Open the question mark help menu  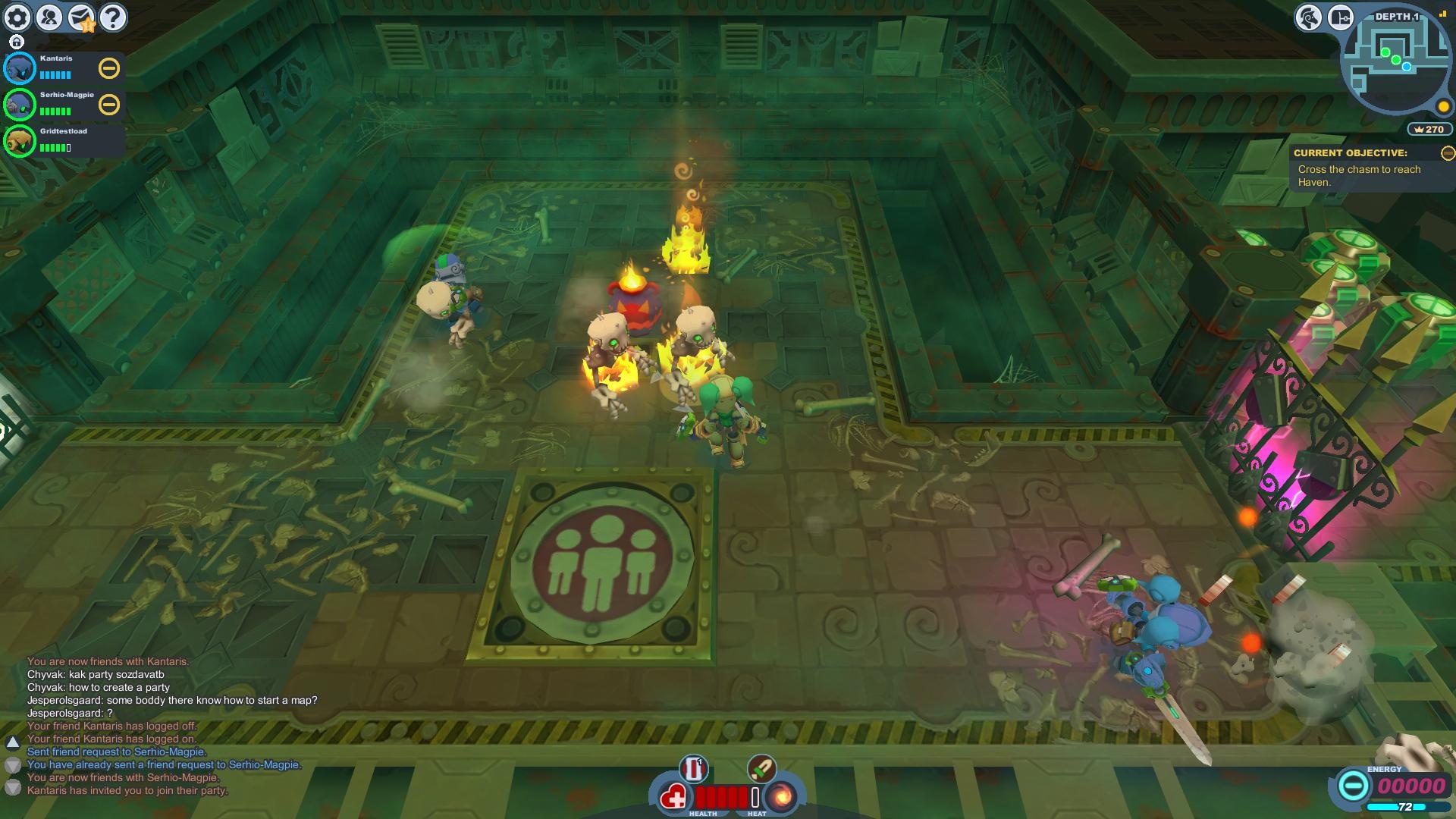click(113, 17)
